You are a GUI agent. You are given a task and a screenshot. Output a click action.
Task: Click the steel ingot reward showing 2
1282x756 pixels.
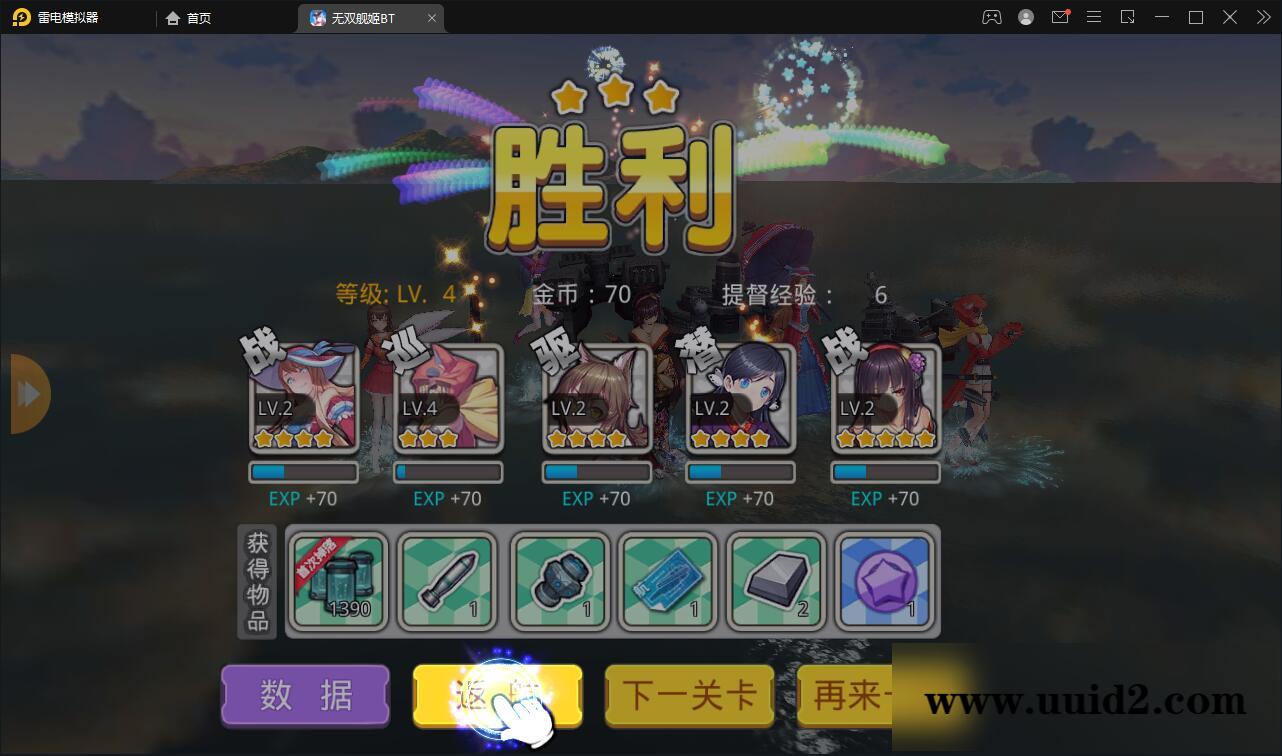[776, 582]
